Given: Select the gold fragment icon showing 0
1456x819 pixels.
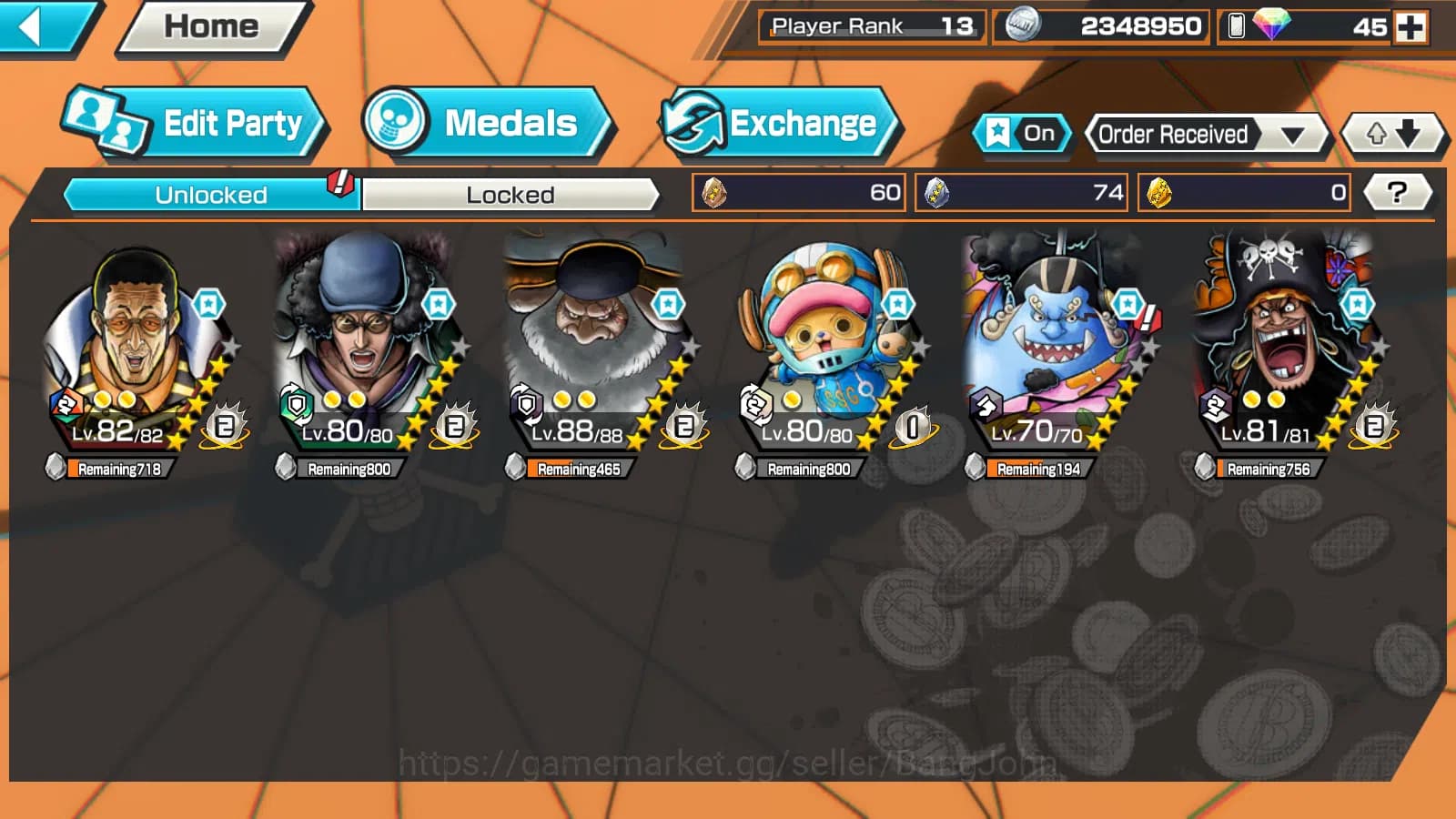Looking at the screenshot, I should [x=1243, y=192].
